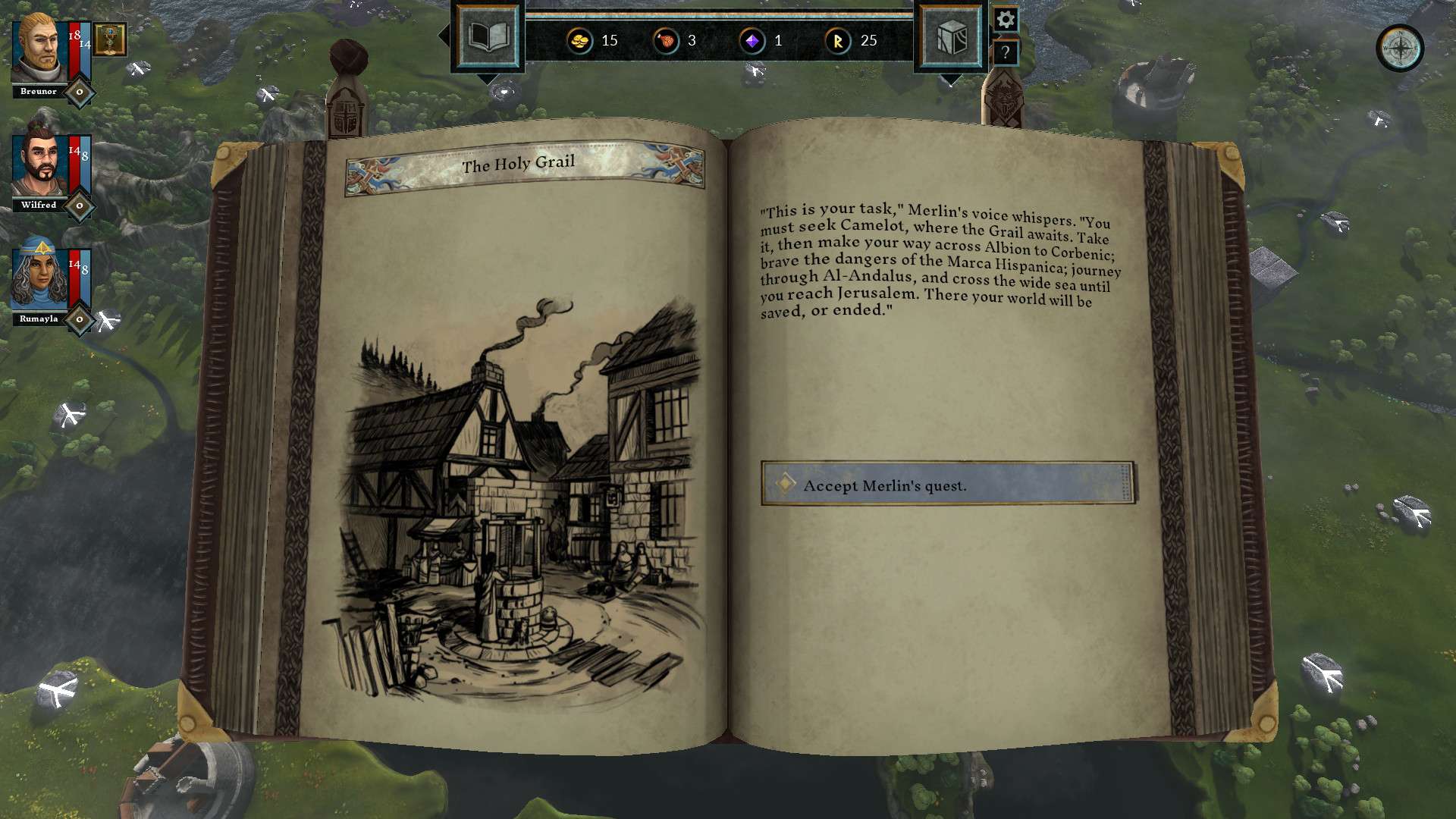The image size is (1456, 819).
Task: Open the journal book icon
Action: point(488,36)
